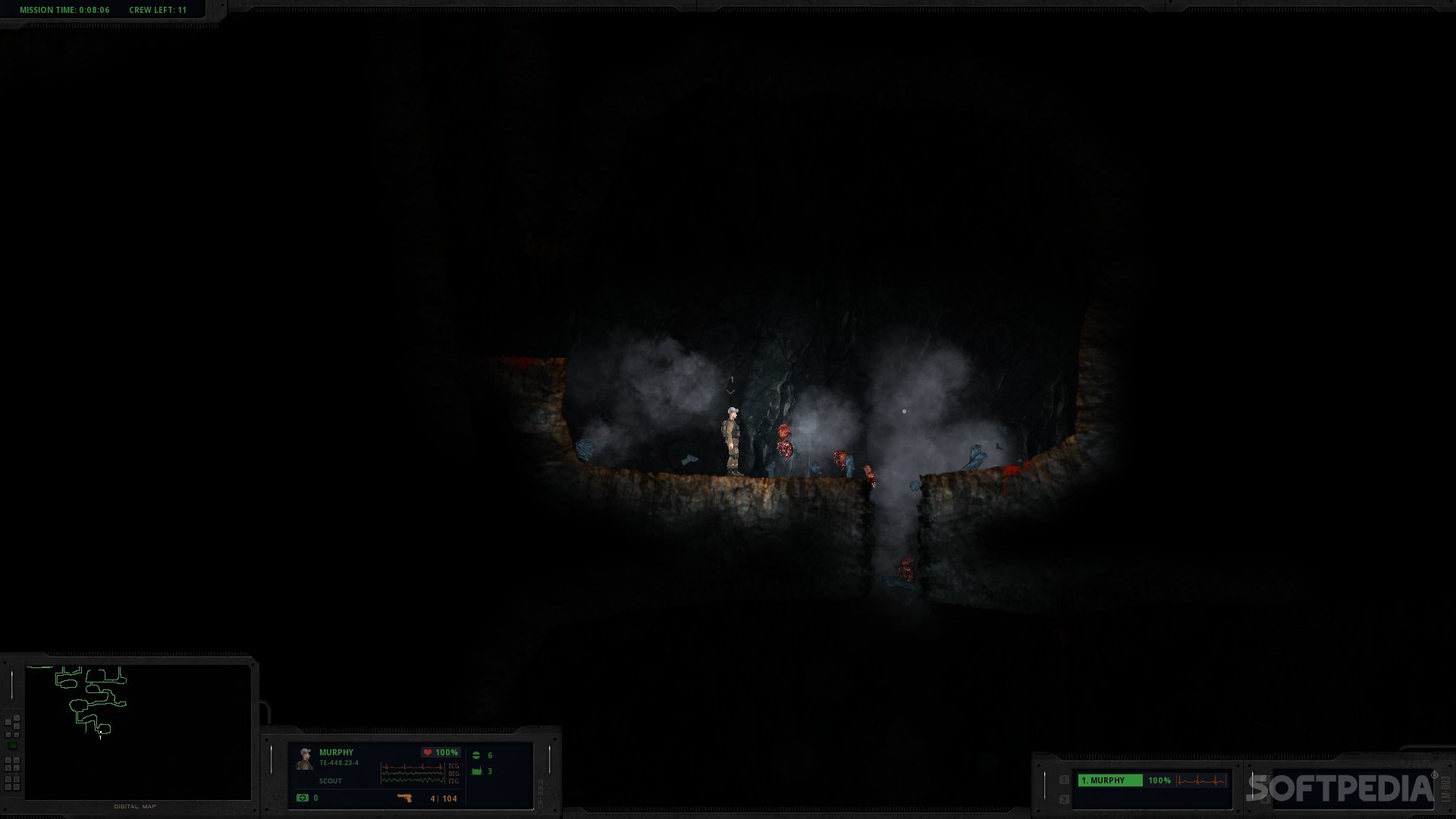
Task: Select the grenade icon showing count 6
Action: click(477, 755)
